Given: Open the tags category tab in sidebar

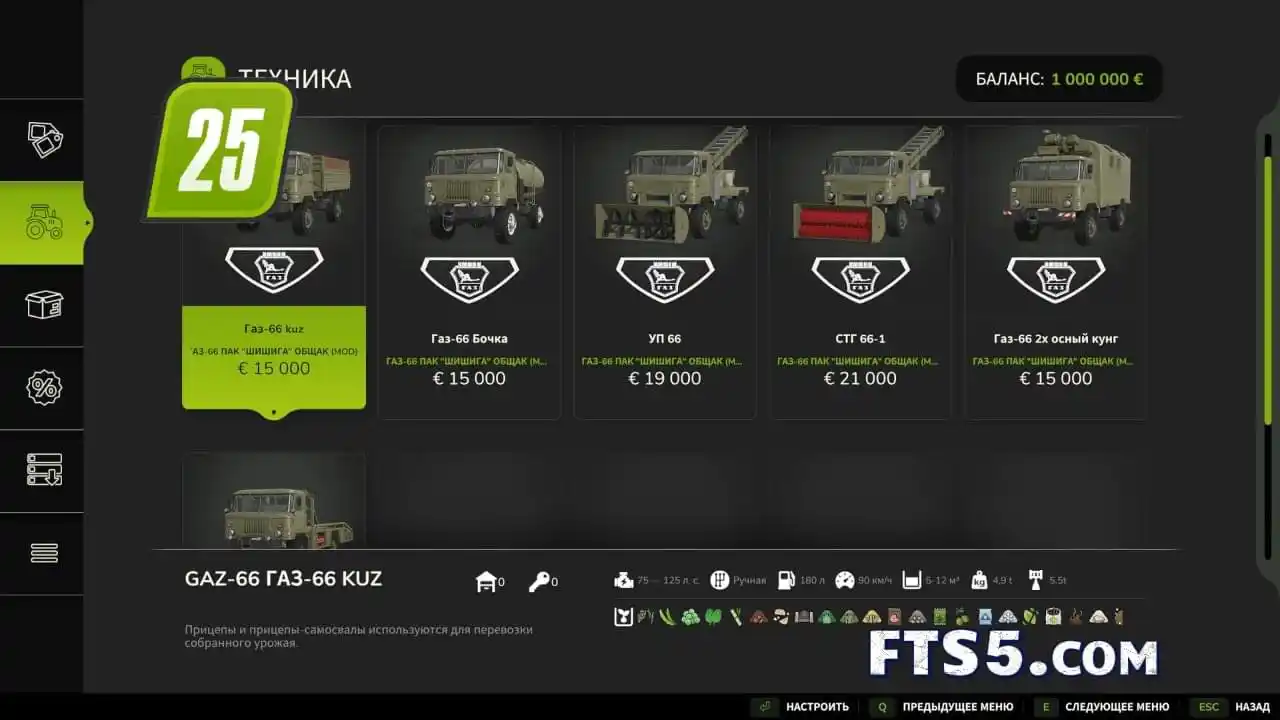Looking at the screenshot, I should click(44, 140).
